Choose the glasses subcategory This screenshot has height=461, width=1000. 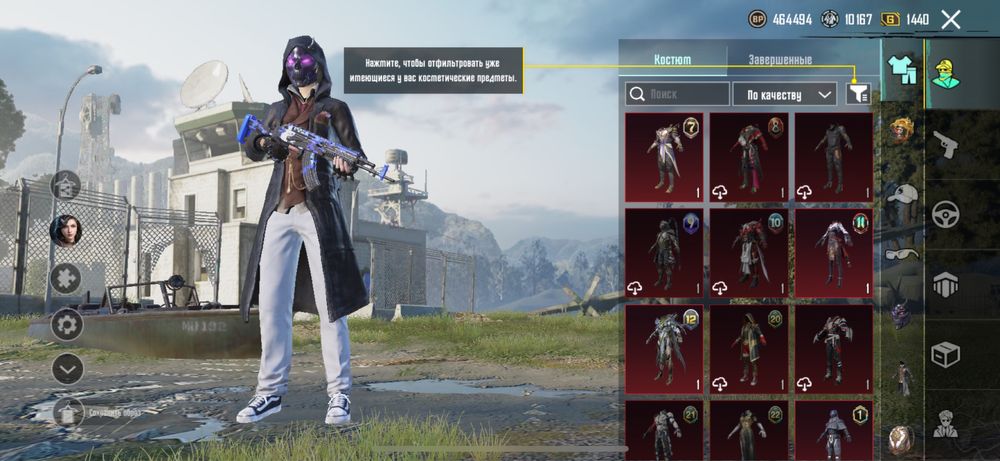(903, 254)
